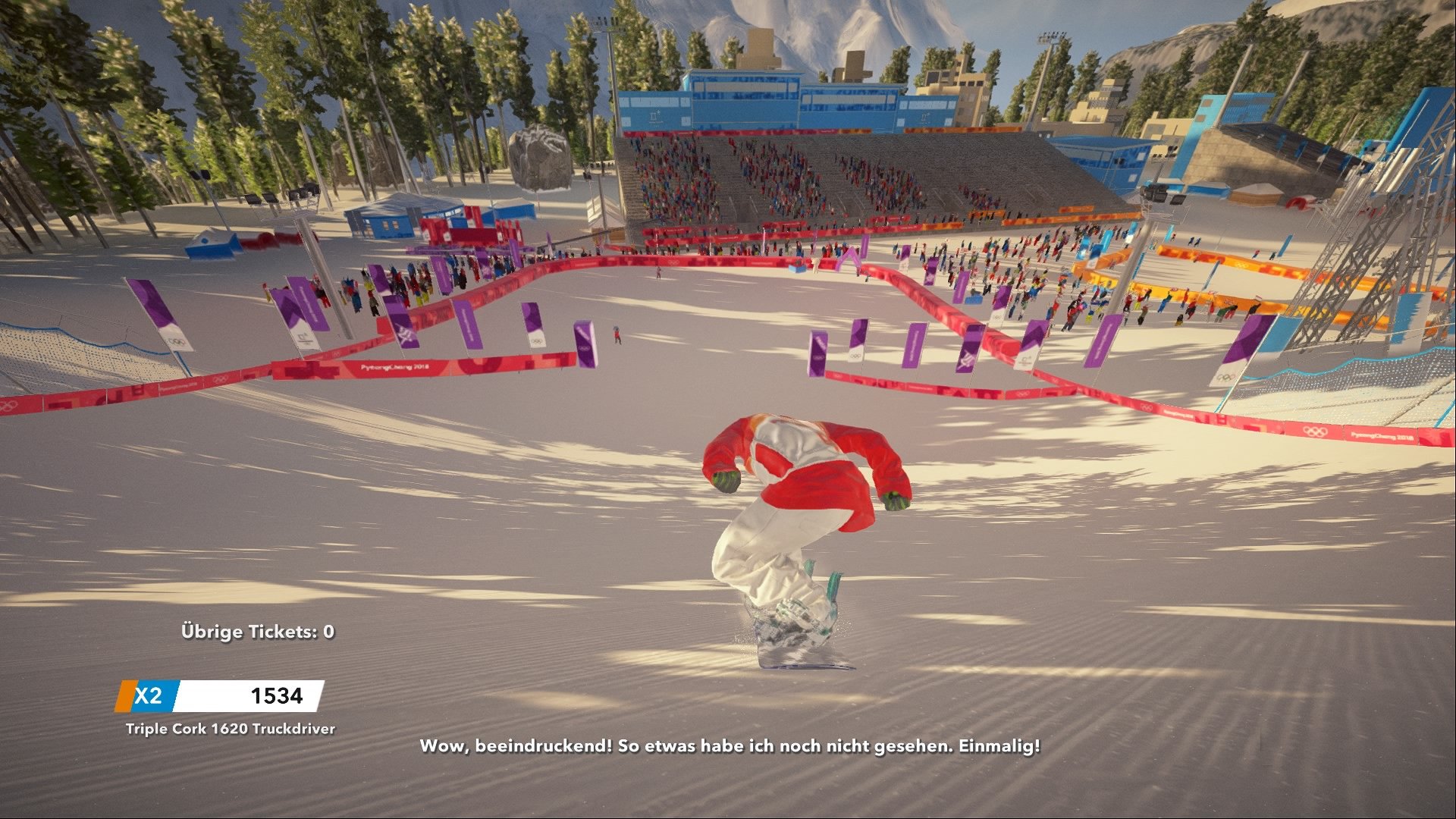Click the Übrige Tickets: 0 counter
The height and width of the screenshot is (819, 1456).
coord(259,630)
